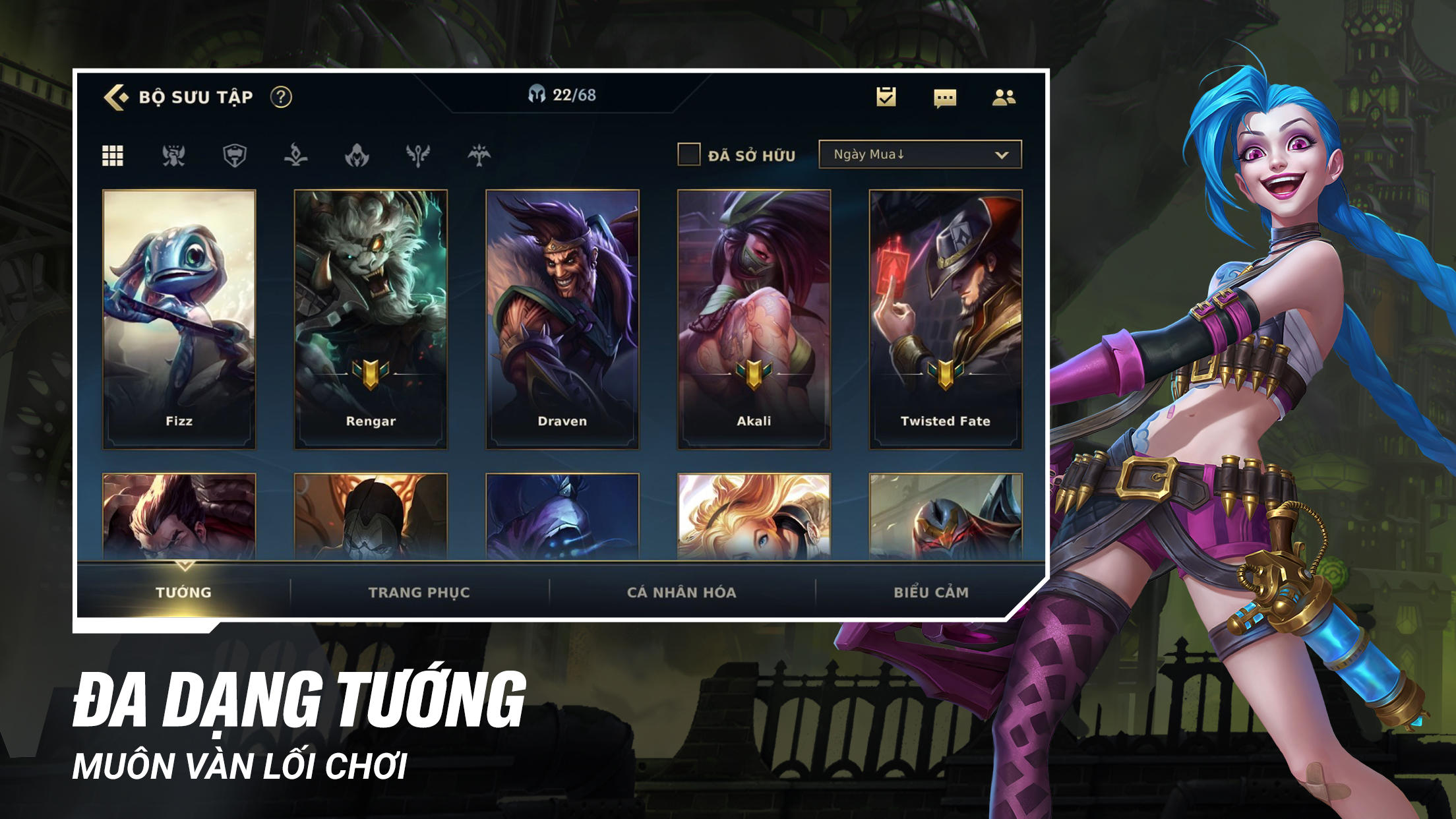Go back using the back arrow
1456x819 pixels.
[115, 98]
